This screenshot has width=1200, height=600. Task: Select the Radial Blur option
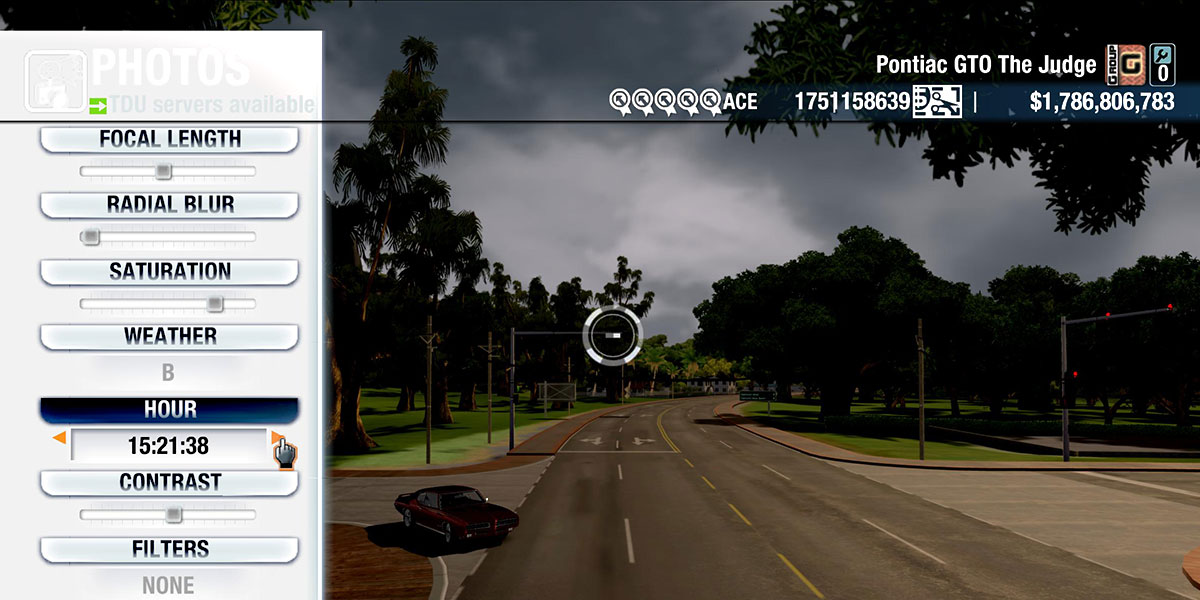pos(169,204)
